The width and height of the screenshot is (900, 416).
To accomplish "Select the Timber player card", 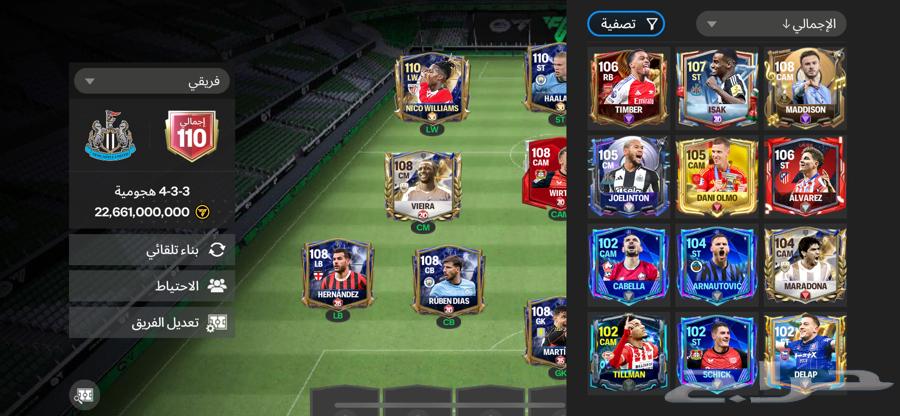I will tap(628, 88).
